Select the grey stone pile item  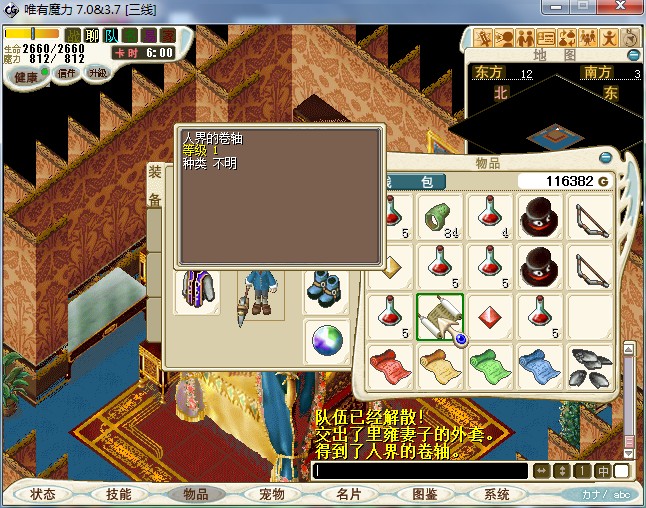tap(590, 364)
